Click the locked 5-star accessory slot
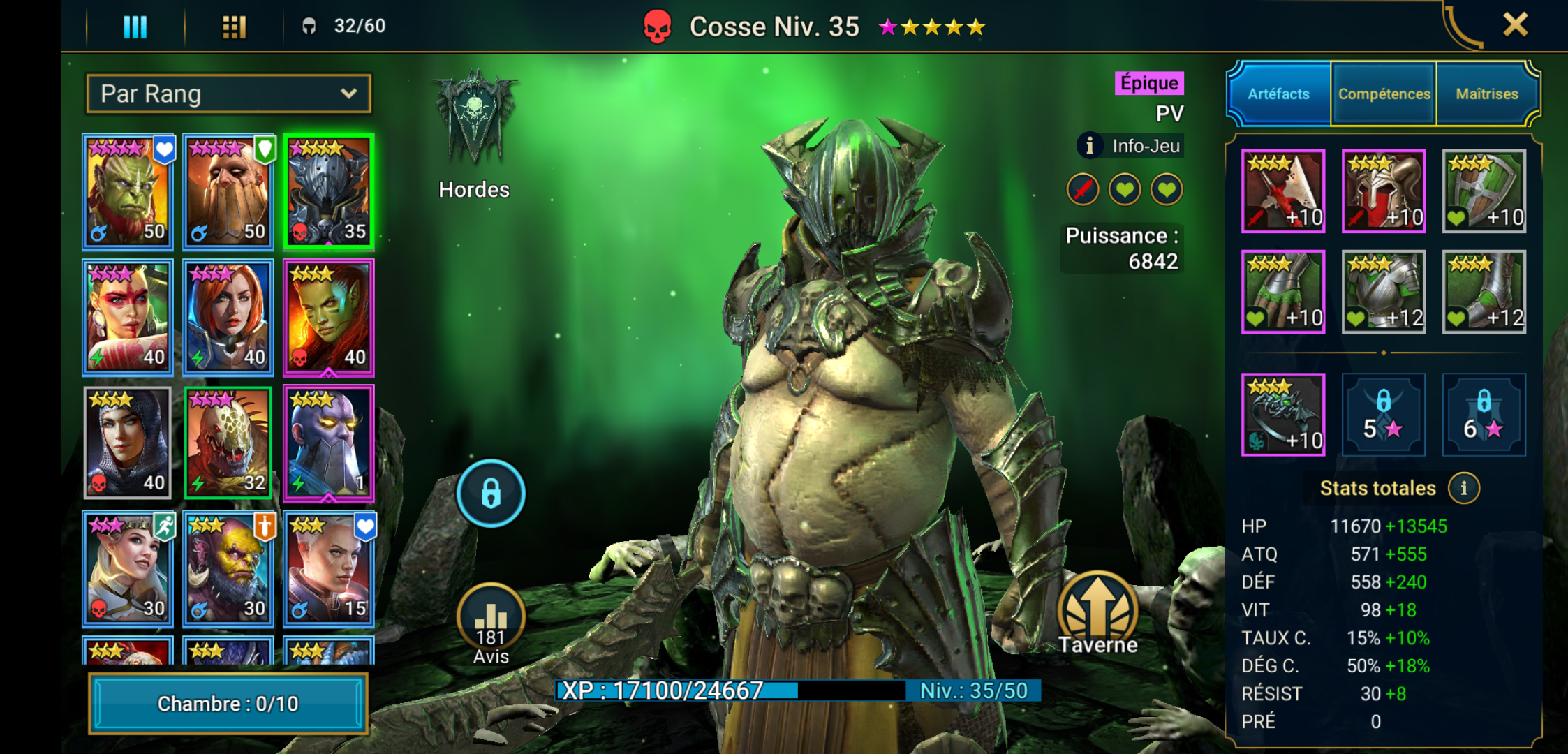This screenshot has width=1568, height=754. [x=1384, y=415]
